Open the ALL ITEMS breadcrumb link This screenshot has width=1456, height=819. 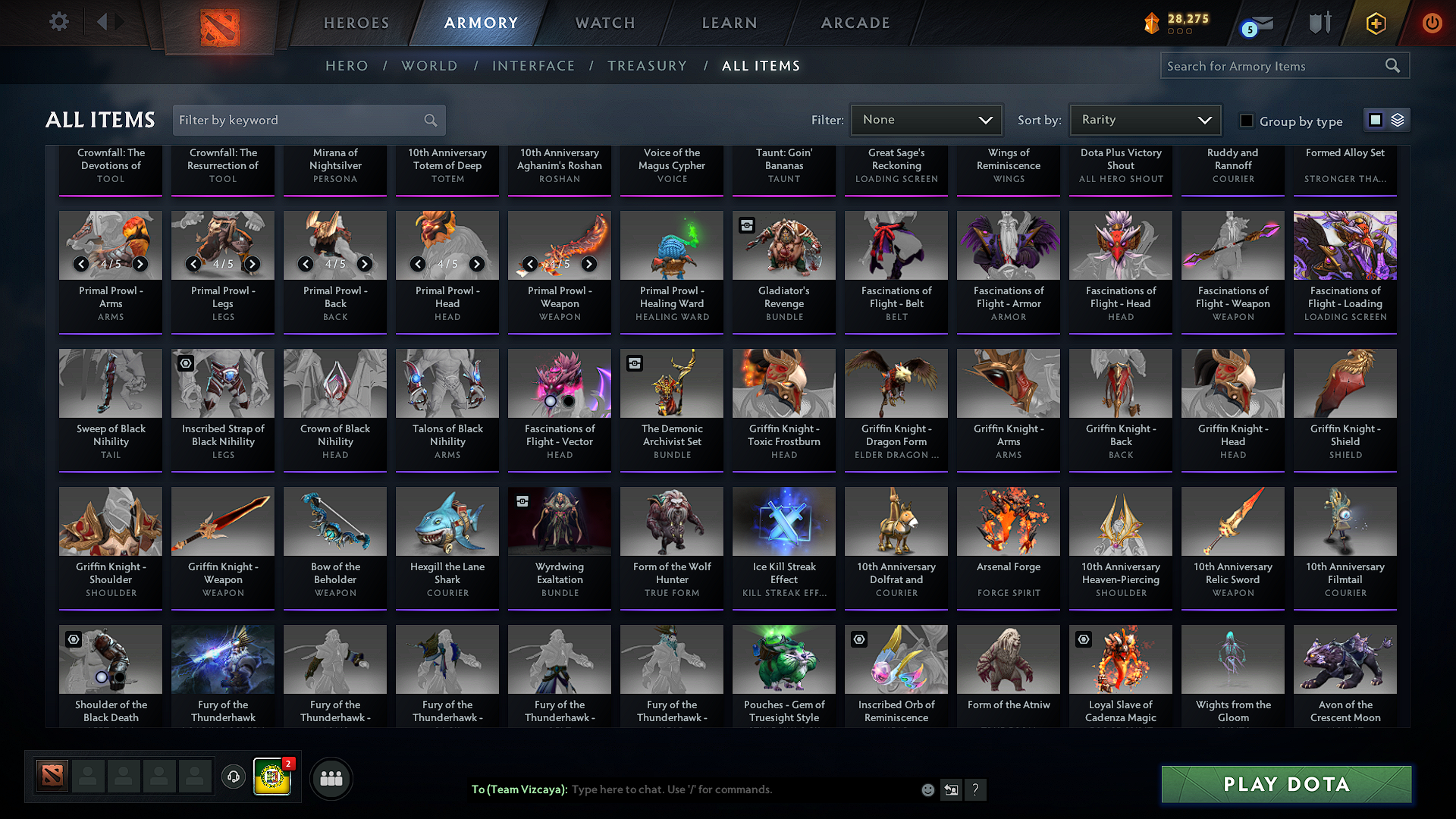click(762, 66)
